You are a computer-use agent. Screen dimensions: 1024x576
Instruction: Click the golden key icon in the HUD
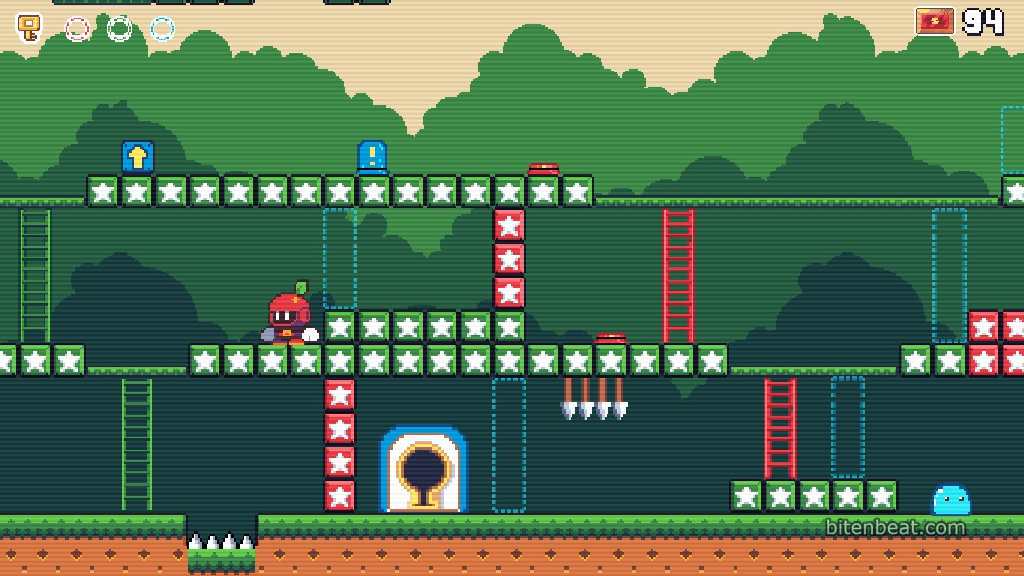pyautogui.click(x=30, y=27)
